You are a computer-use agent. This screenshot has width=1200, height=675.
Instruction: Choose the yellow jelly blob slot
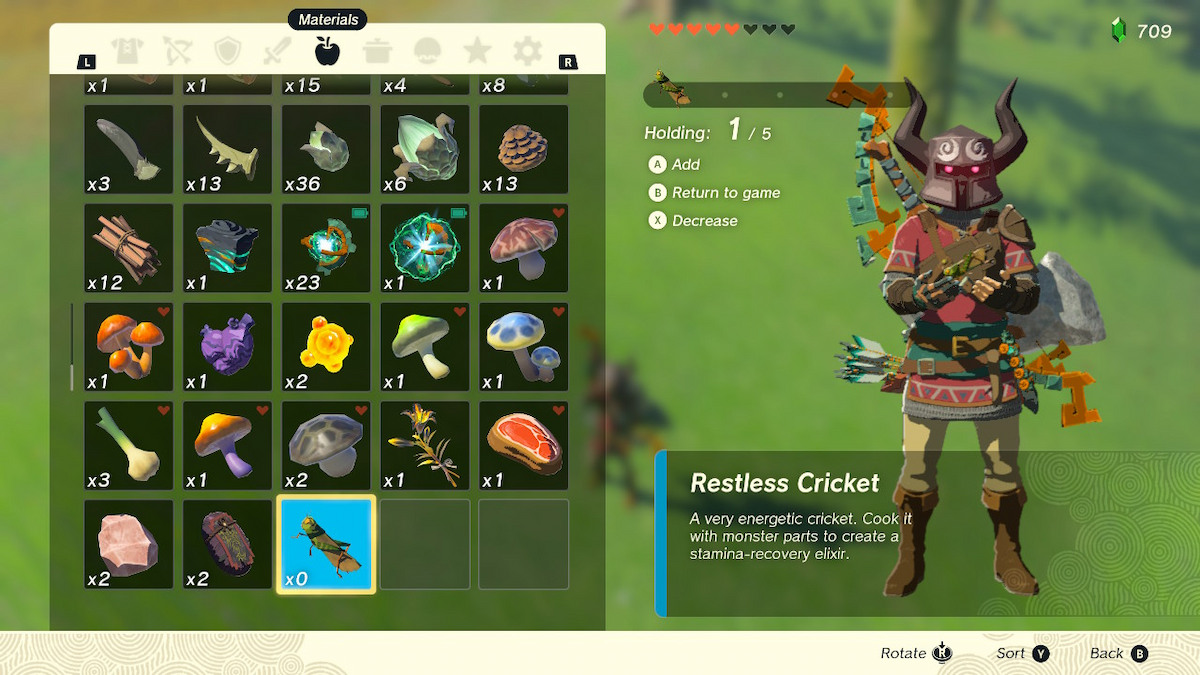tap(326, 347)
